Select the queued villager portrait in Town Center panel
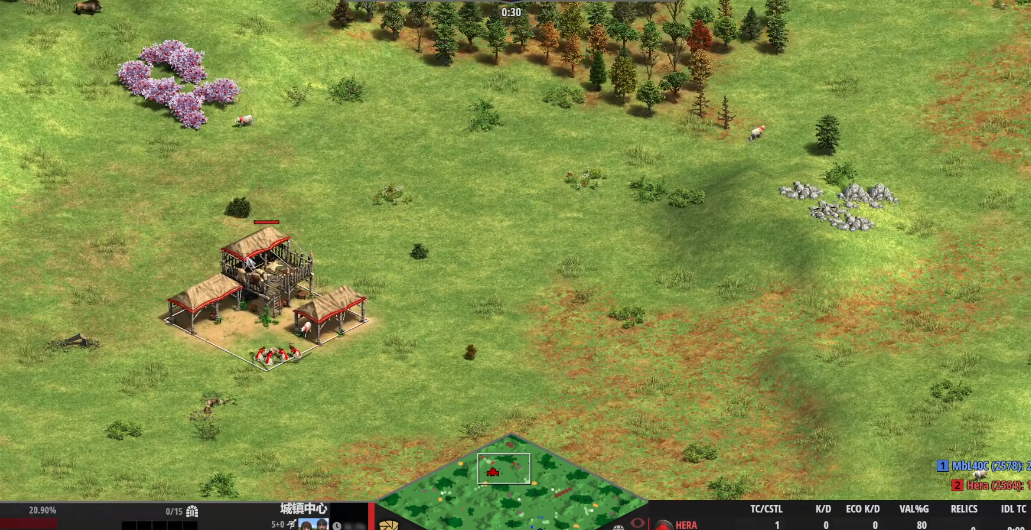This screenshot has width=1031, height=530. 308,524
